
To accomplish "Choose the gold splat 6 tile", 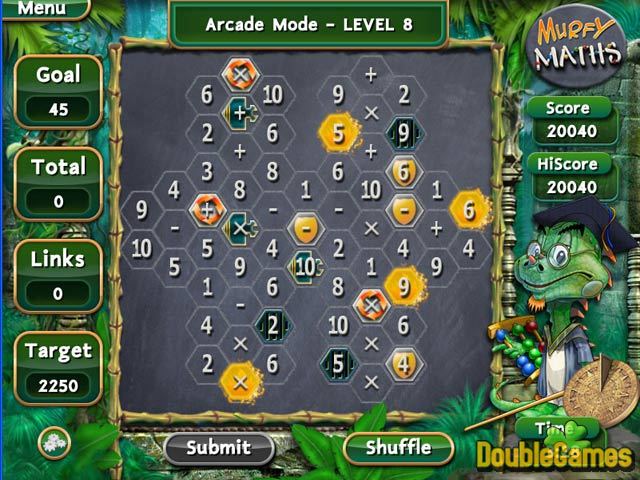I will pyautogui.click(x=467, y=209).
